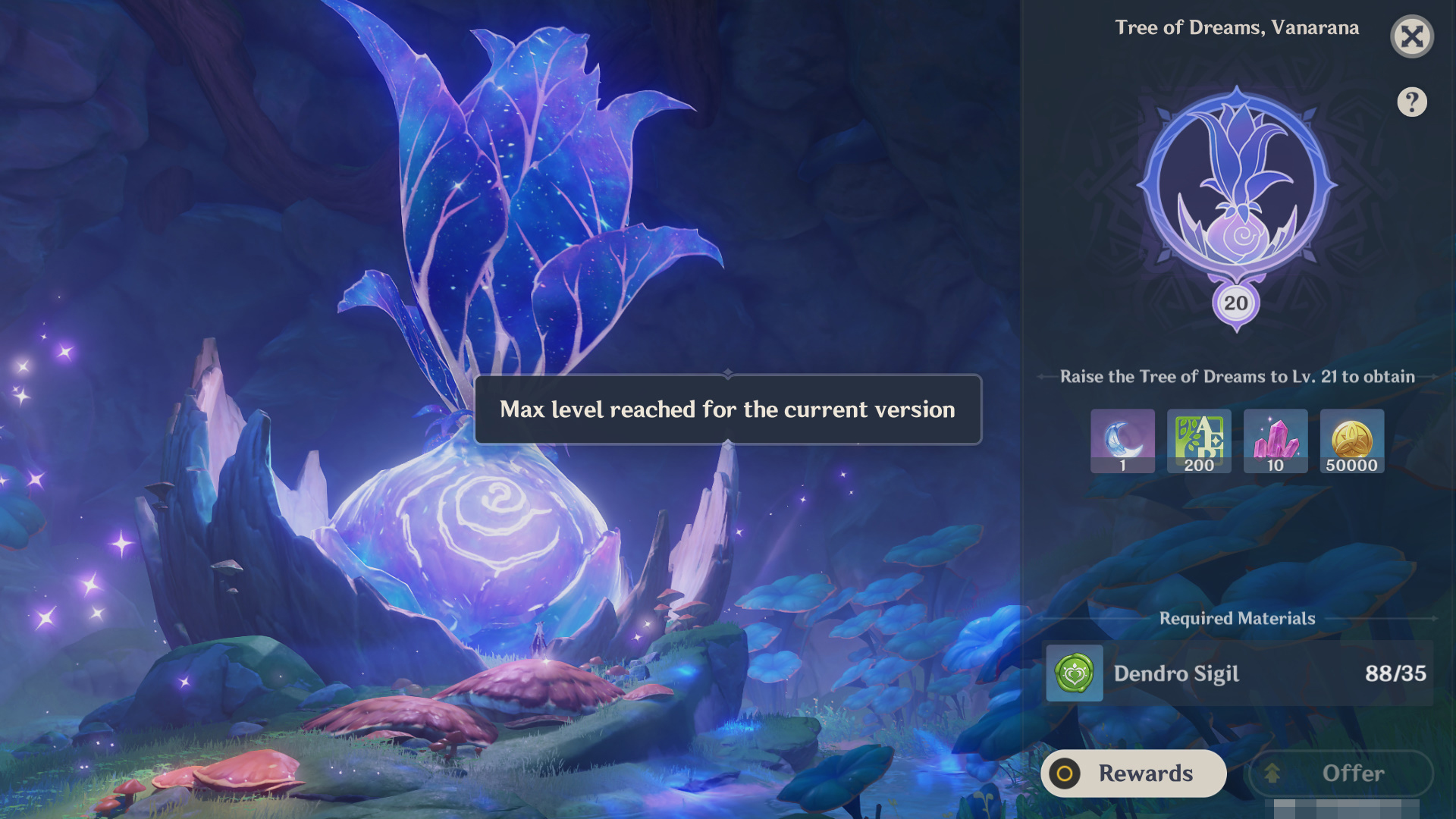Image resolution: width=1456 pixels, height=819 pixels.
Task: Select the level 20 badge
Action: pos(1237,303)
